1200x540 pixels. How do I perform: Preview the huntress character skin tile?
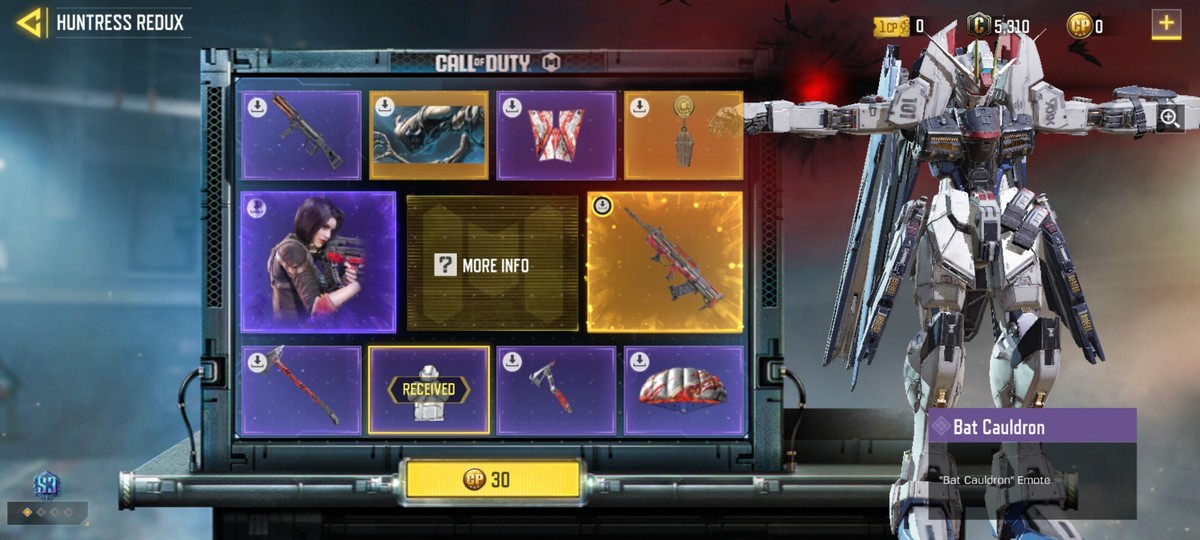(318, 262)
